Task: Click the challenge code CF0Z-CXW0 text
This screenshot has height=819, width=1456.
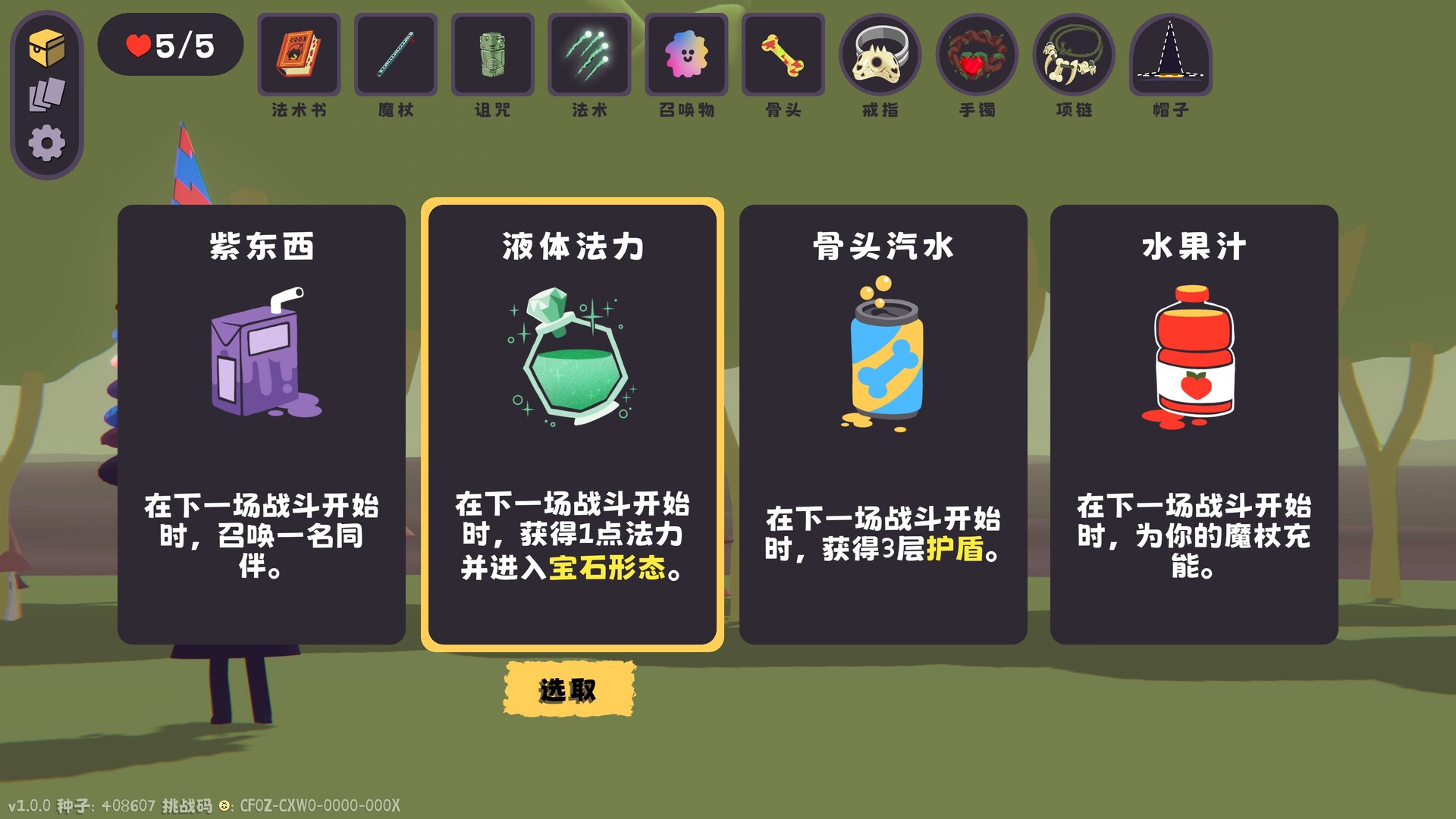Action: pos(318,806)
